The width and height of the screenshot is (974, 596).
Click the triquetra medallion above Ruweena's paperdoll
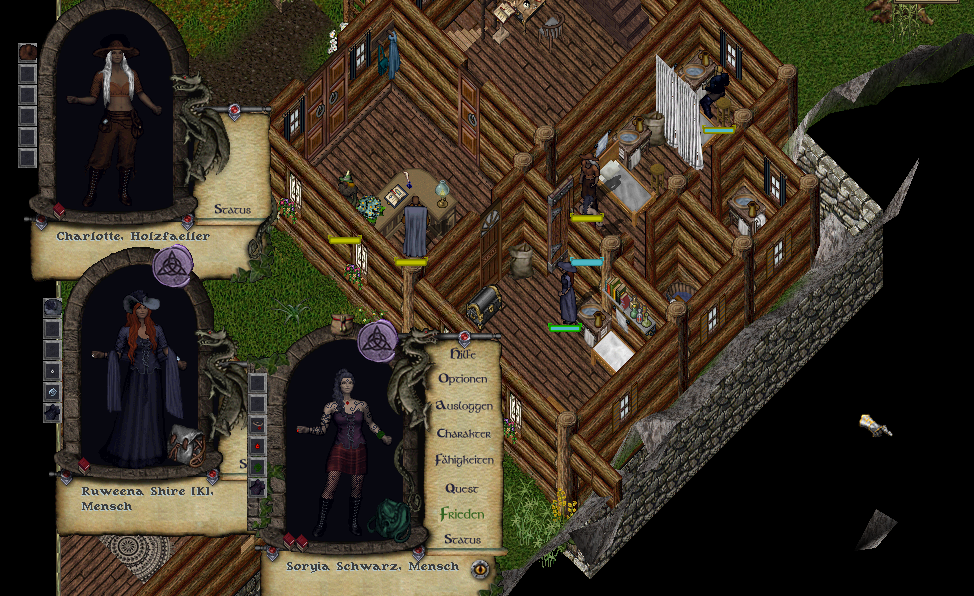[x=171, y=267]
